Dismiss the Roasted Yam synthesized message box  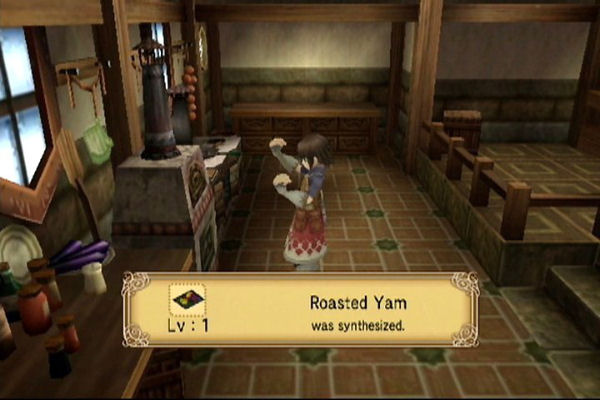click(300, 308)
